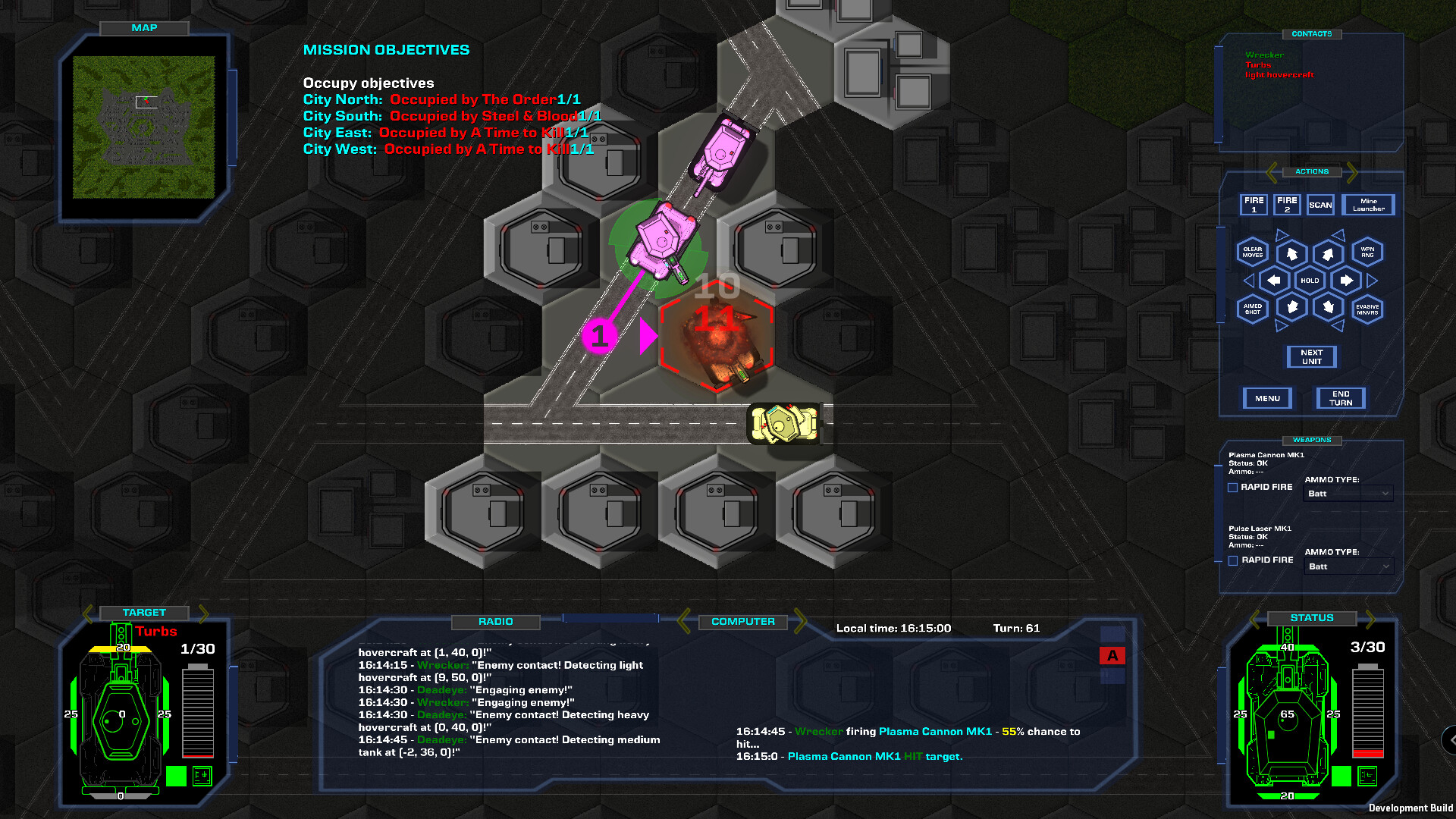Open the Mine Launcher action

tap(1369, 205)
